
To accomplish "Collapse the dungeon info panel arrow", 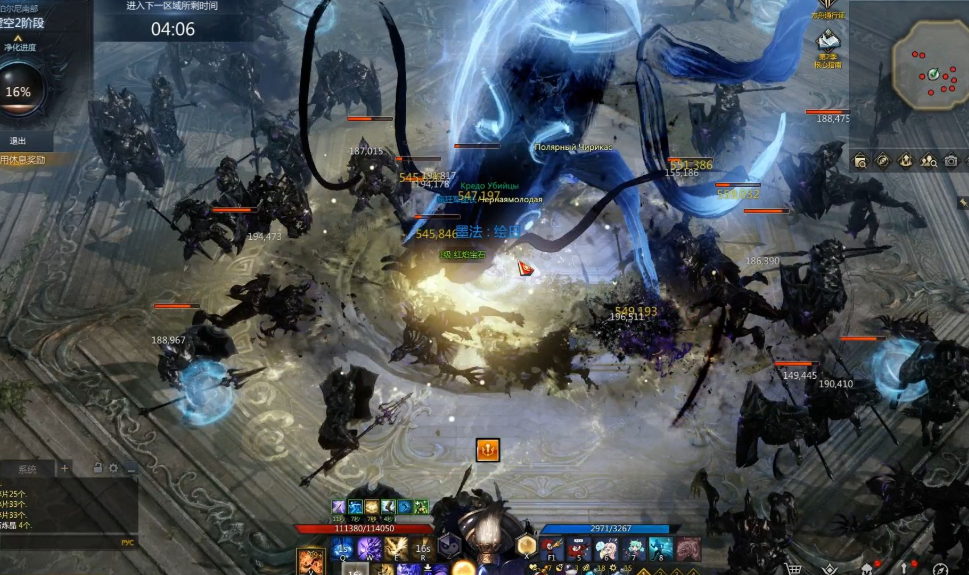I will point(18,38).
